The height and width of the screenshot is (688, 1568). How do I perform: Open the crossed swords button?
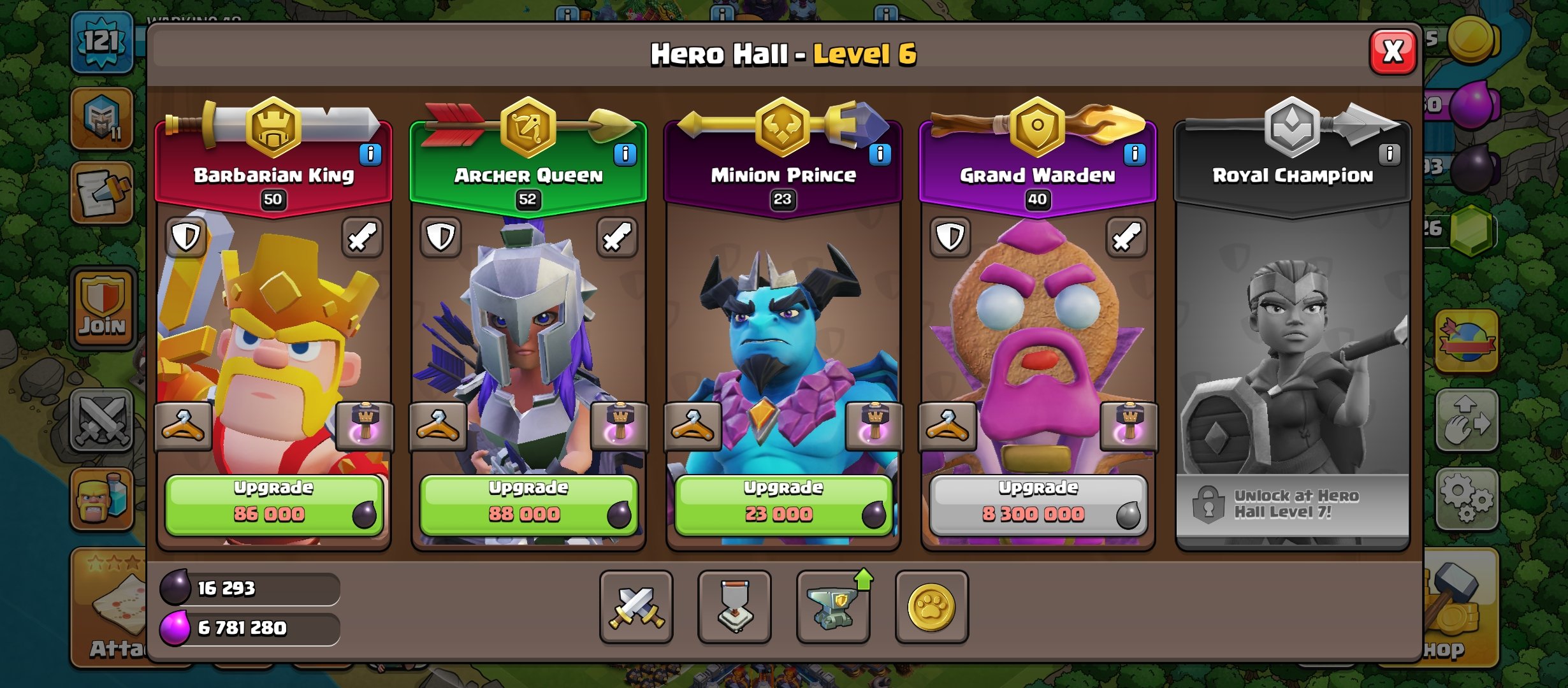click(x=636, y=607)
